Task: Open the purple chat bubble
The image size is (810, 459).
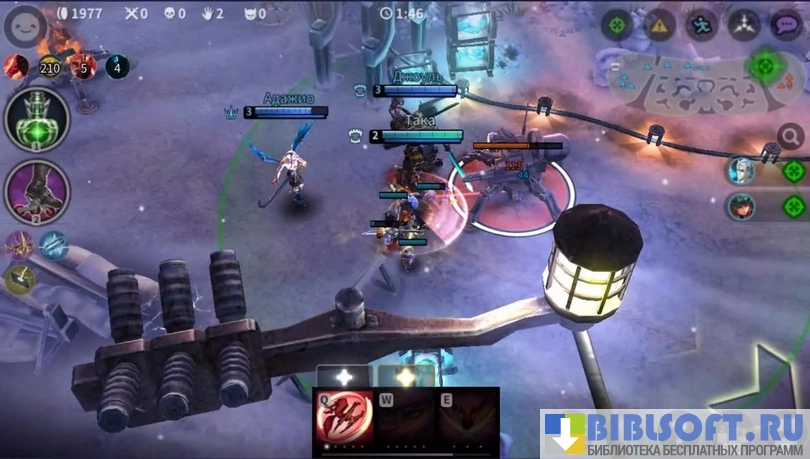Action: [x=786, y=24]
